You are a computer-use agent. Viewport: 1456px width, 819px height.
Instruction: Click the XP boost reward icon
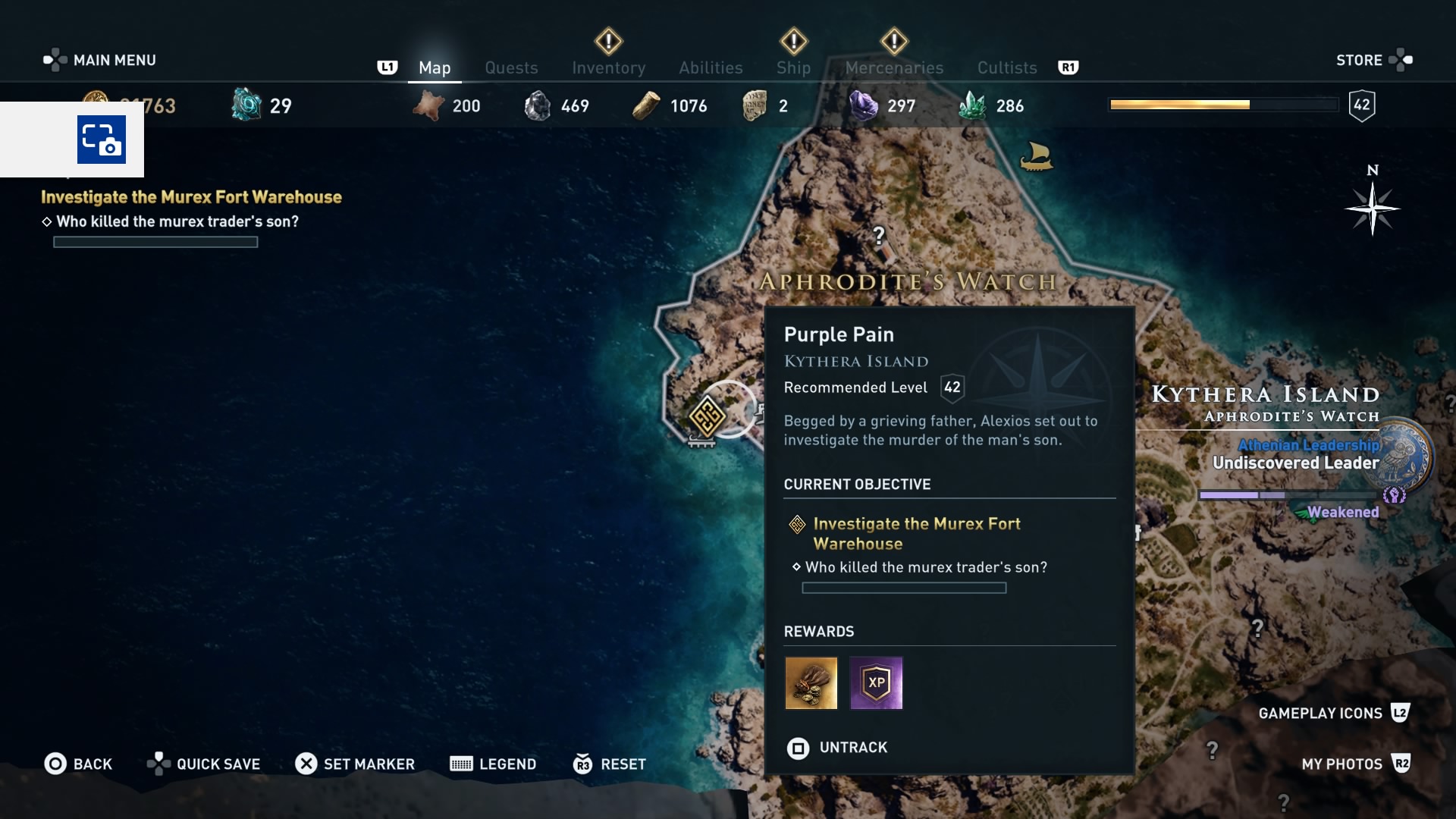point(876,683)
